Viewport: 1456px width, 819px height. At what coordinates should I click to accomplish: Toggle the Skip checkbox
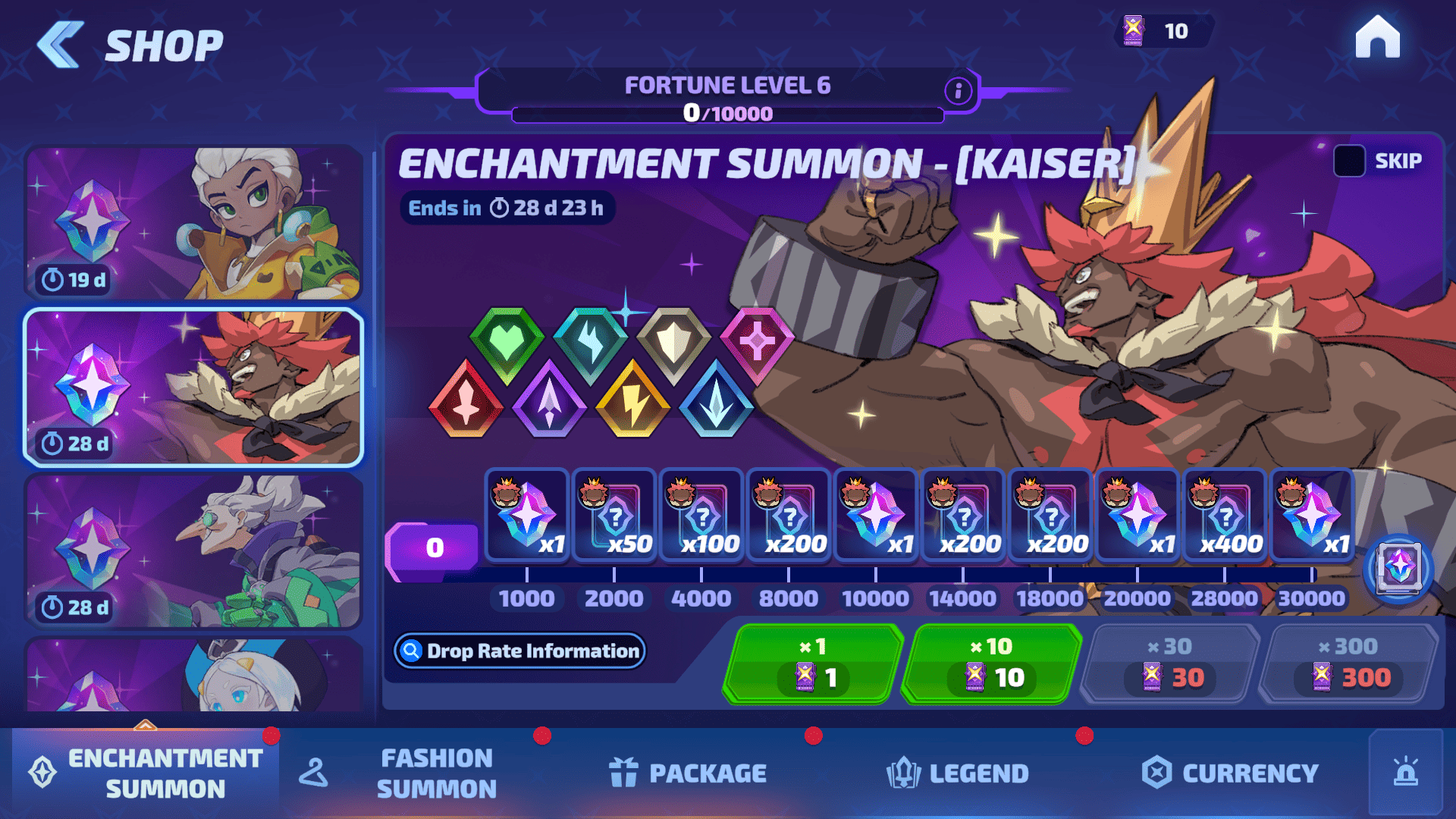1349,161
